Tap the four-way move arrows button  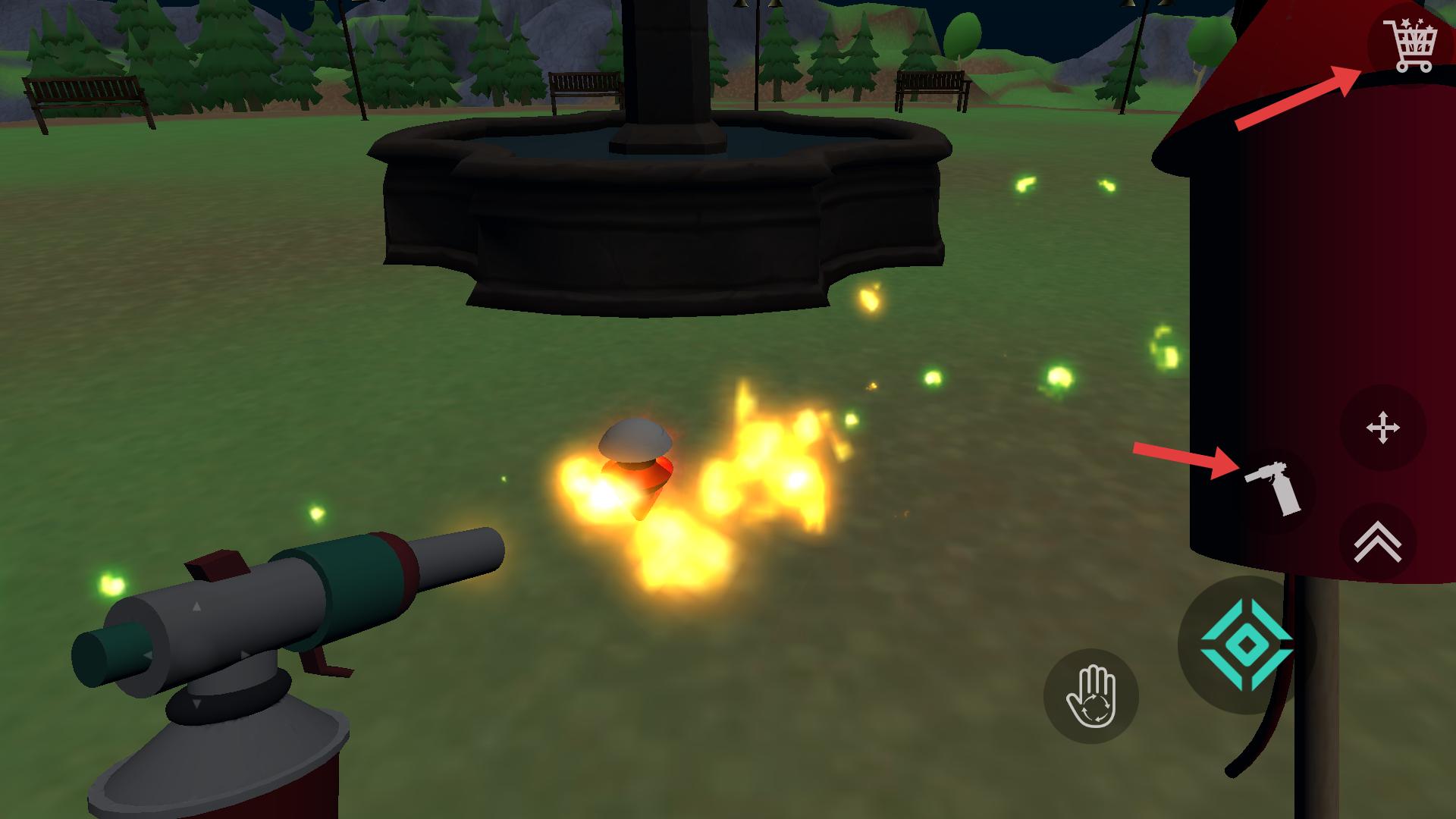[x=1382, y=428]
